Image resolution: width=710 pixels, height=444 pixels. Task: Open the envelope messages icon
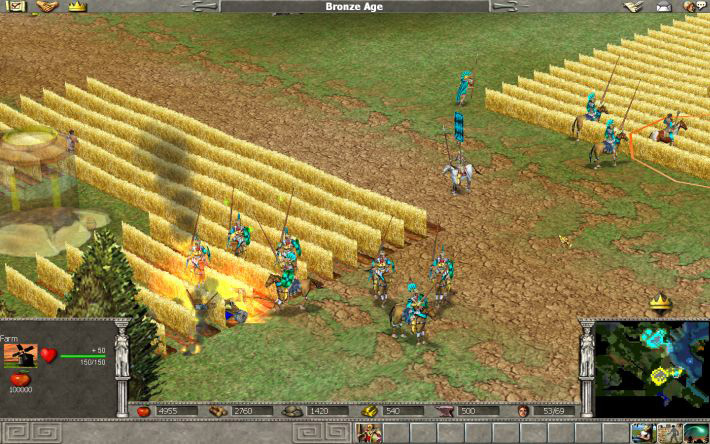tap(663, 6)
